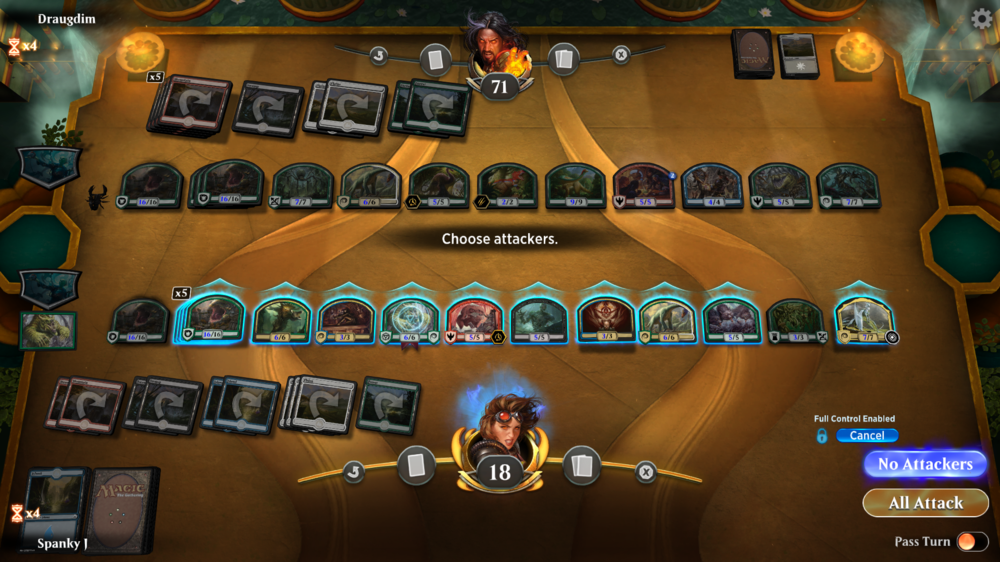Choose All Attack
The height and width of the screenshot is (562, 1000).
point(925,503)
